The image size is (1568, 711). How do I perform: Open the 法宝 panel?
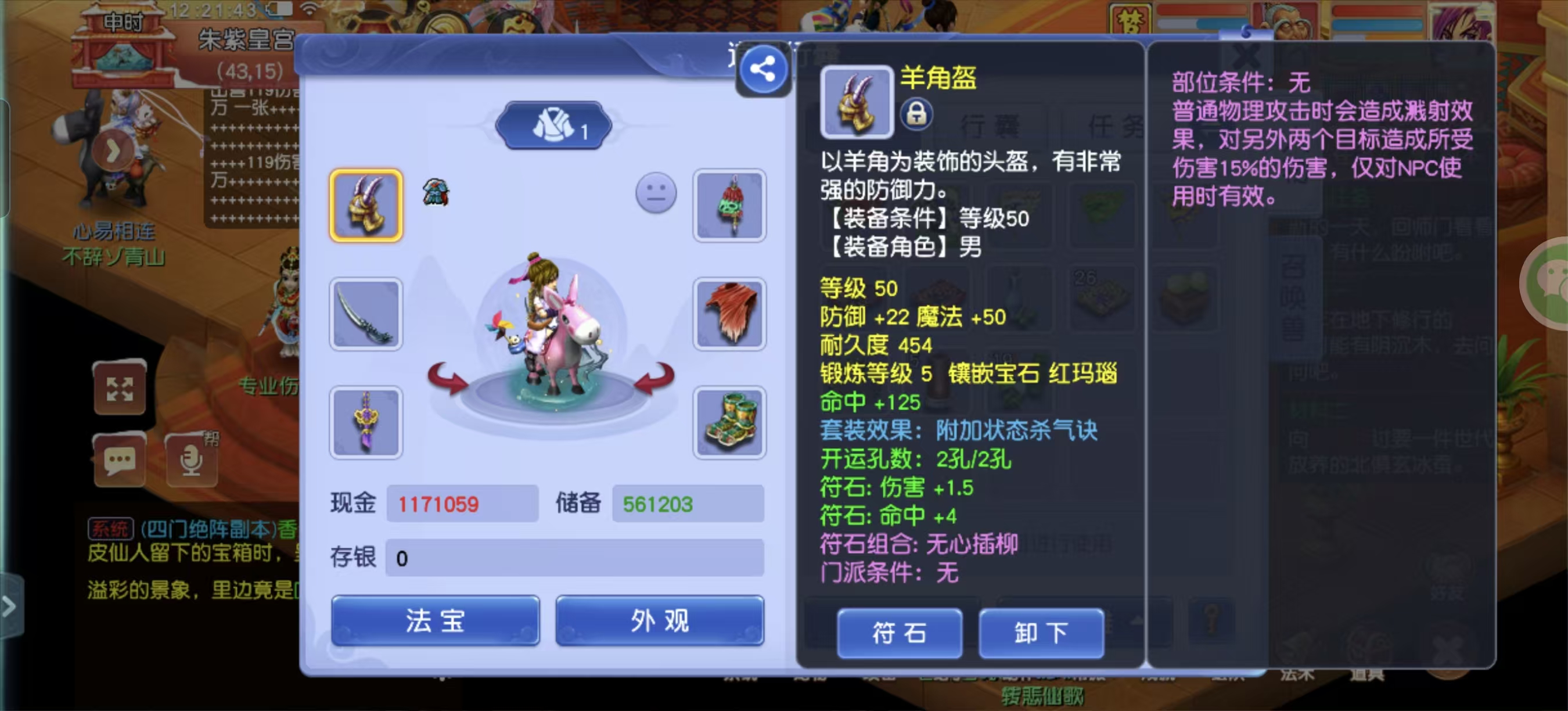click(434, 621)
